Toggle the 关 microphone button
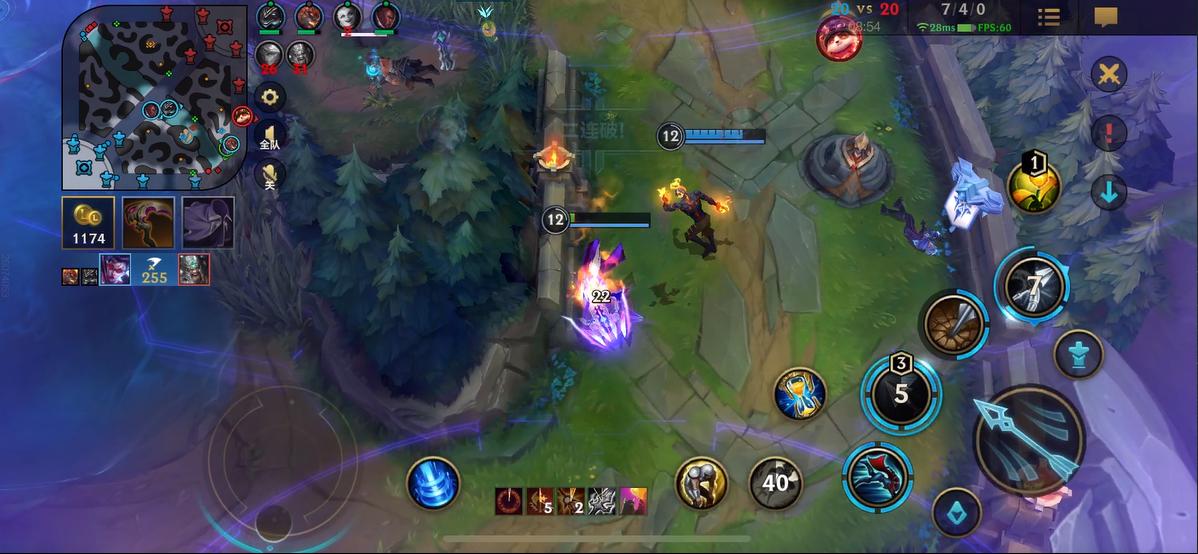This screenshot has height=554, width=1198. coord(270,176)
